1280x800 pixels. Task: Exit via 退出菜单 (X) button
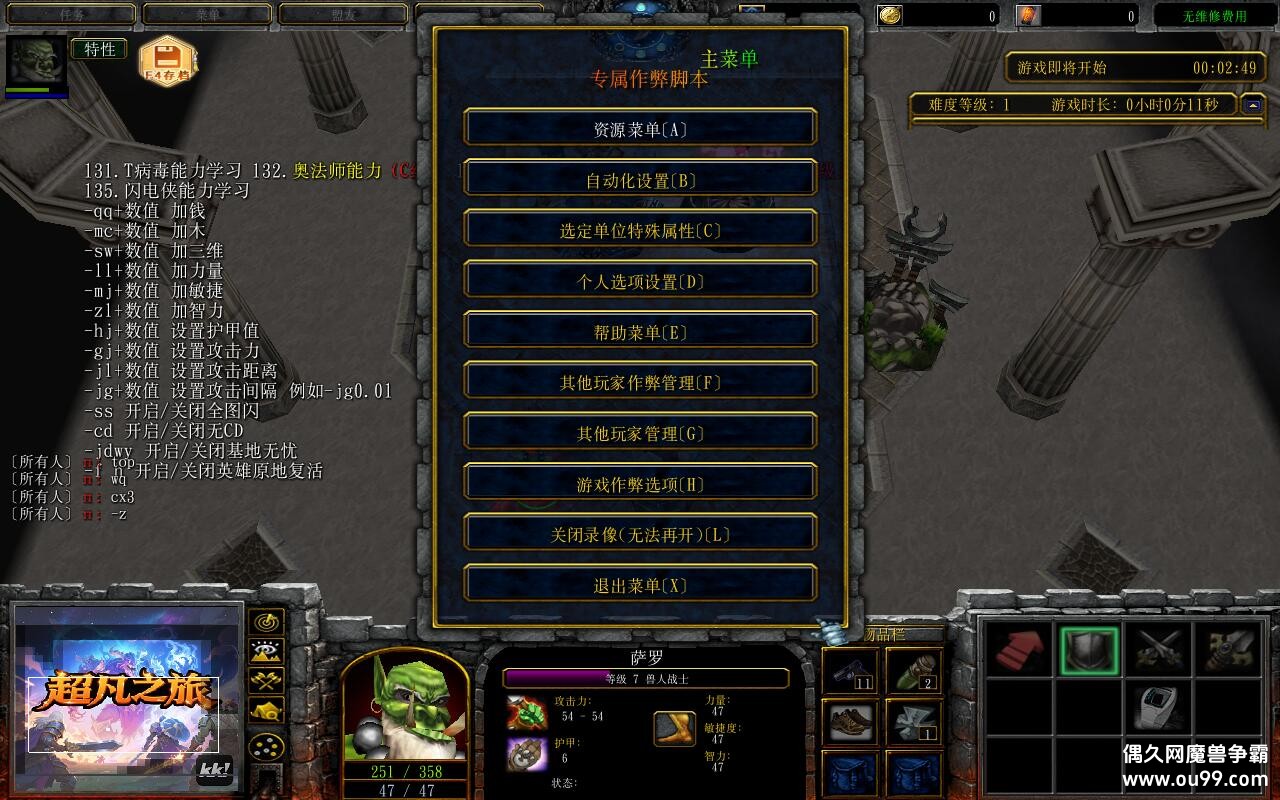pyautogui.click(x=640, y=586)
